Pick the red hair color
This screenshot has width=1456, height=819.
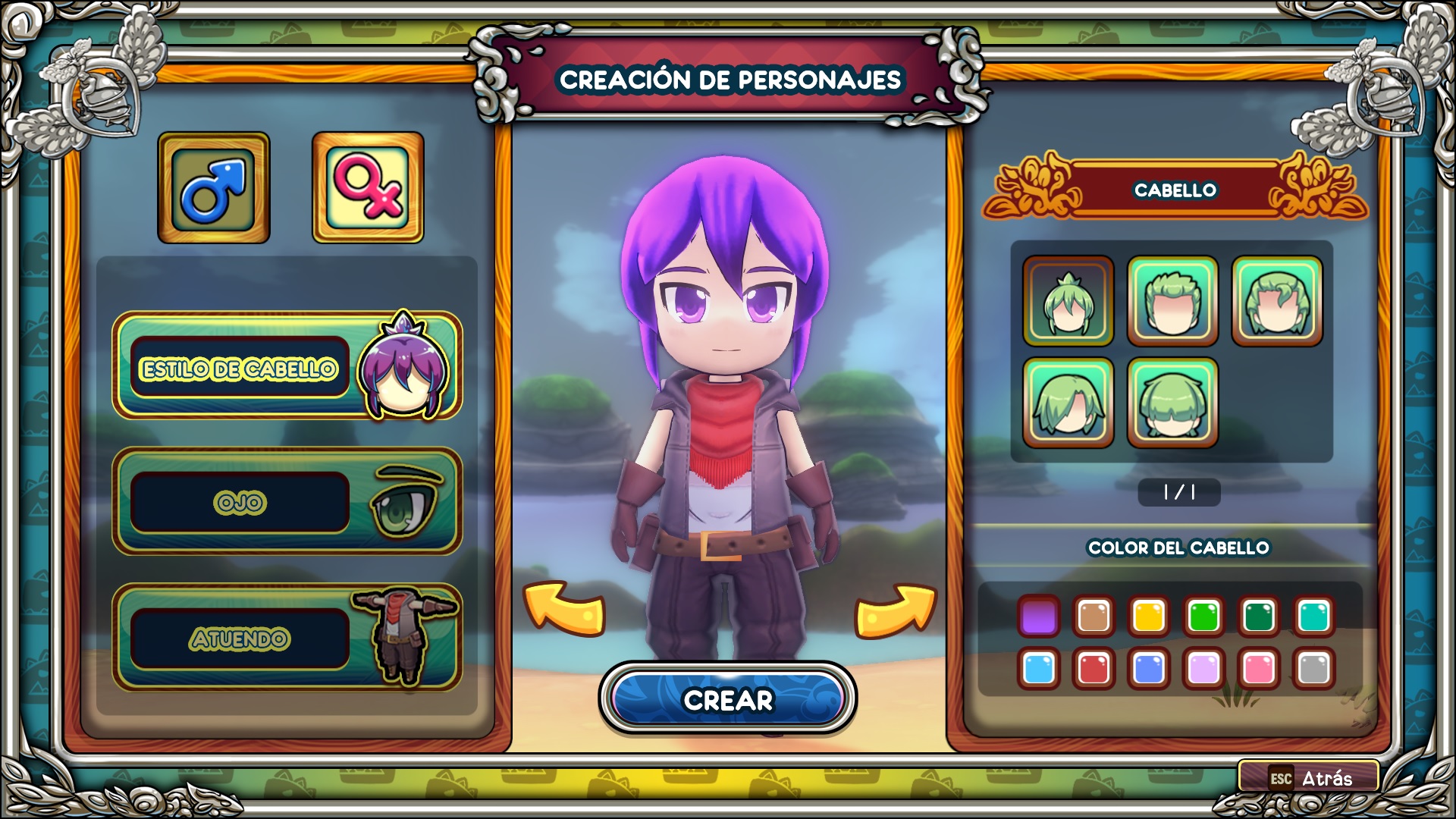1094,669
